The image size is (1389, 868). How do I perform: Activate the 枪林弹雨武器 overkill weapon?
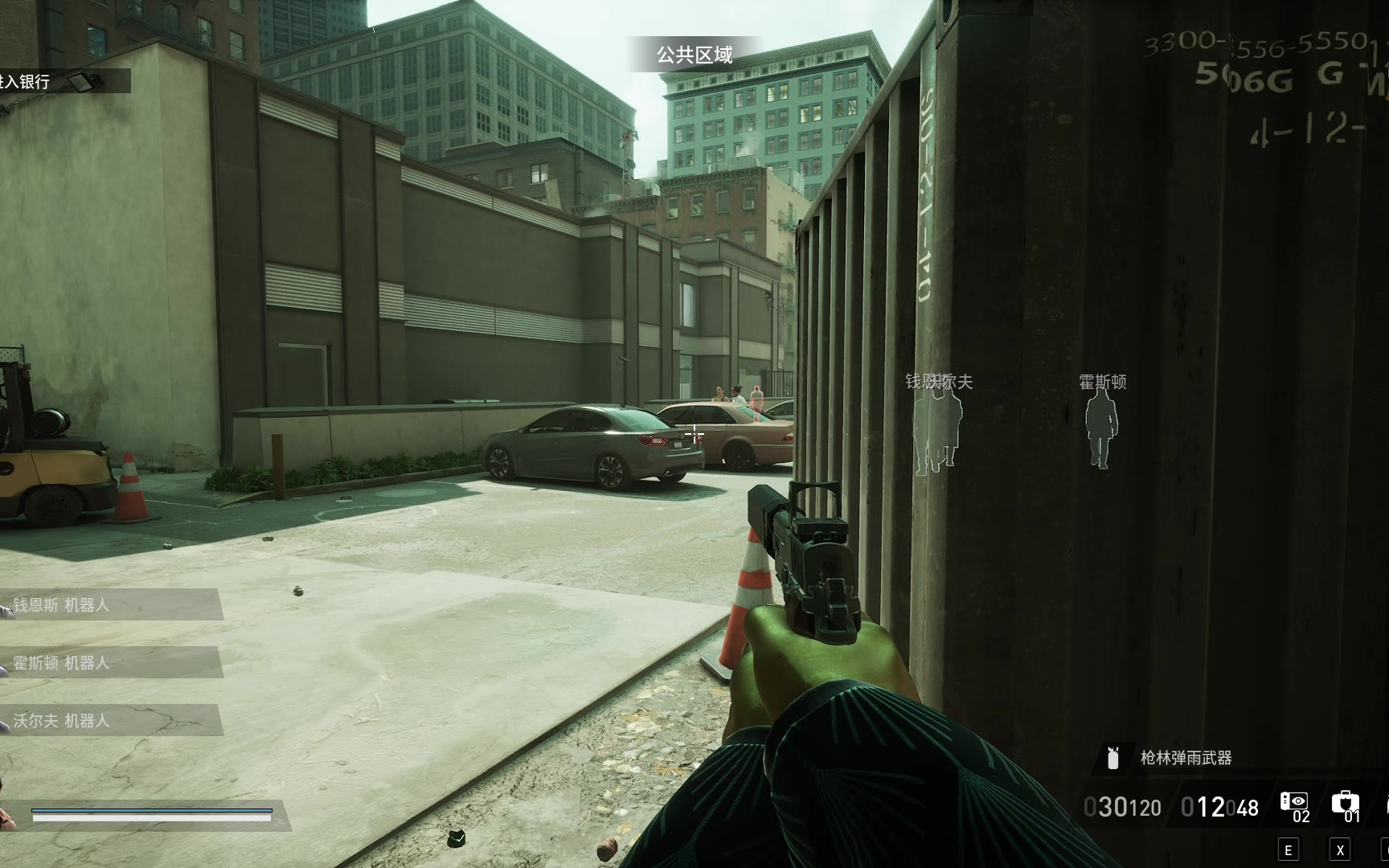1185,758
